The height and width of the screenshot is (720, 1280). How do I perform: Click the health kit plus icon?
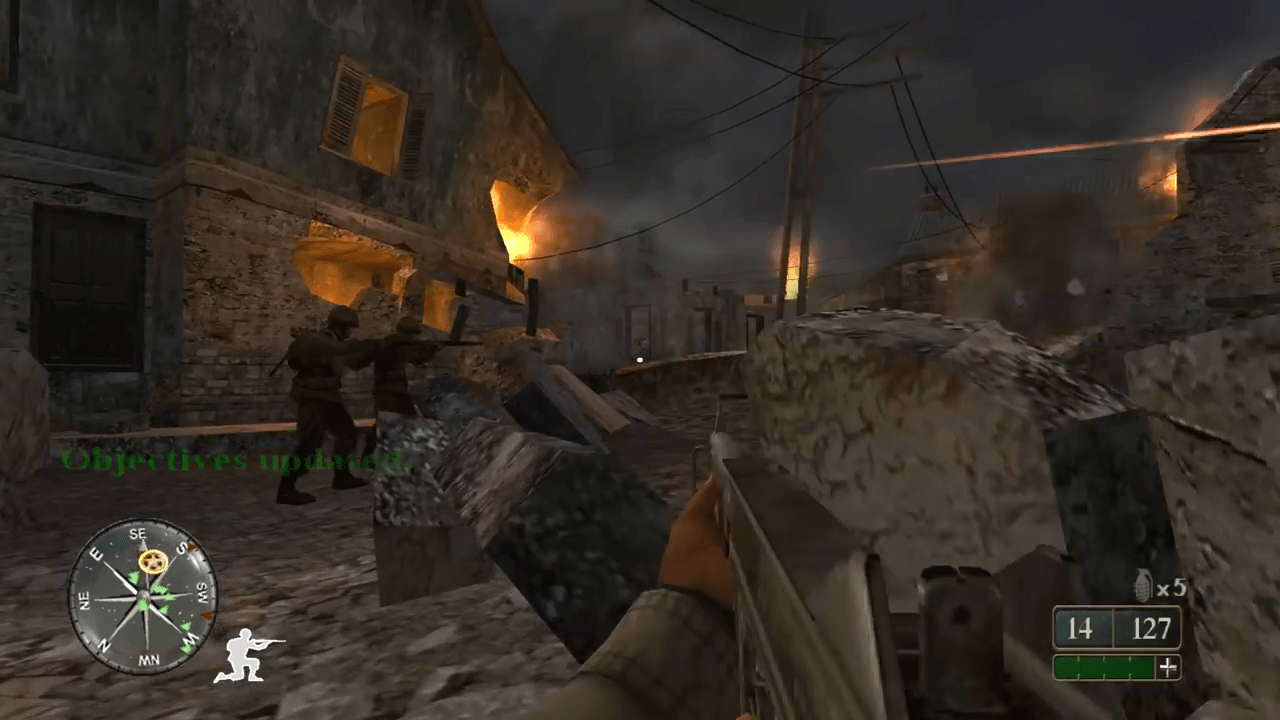coord(1168,667)
